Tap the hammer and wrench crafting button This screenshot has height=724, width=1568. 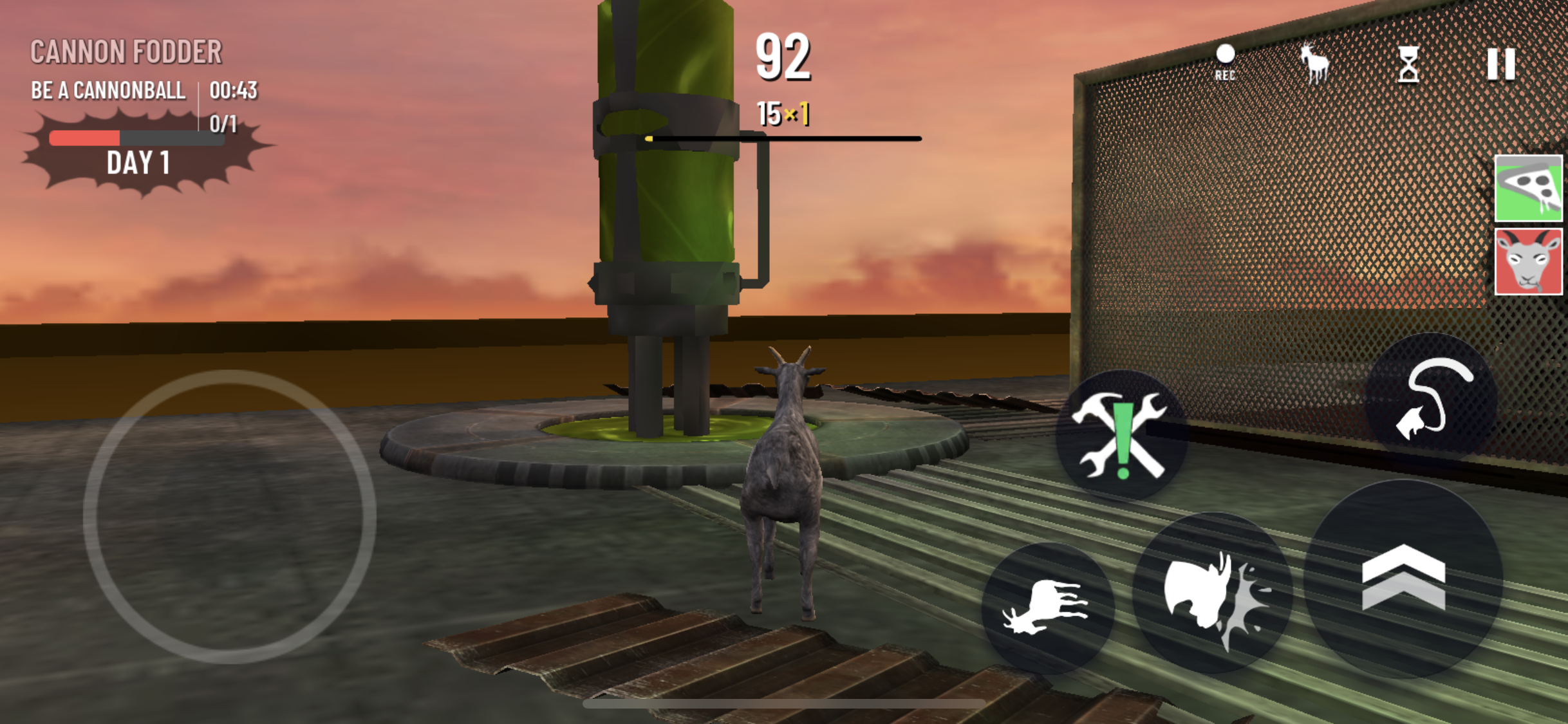coord(1121,435)
